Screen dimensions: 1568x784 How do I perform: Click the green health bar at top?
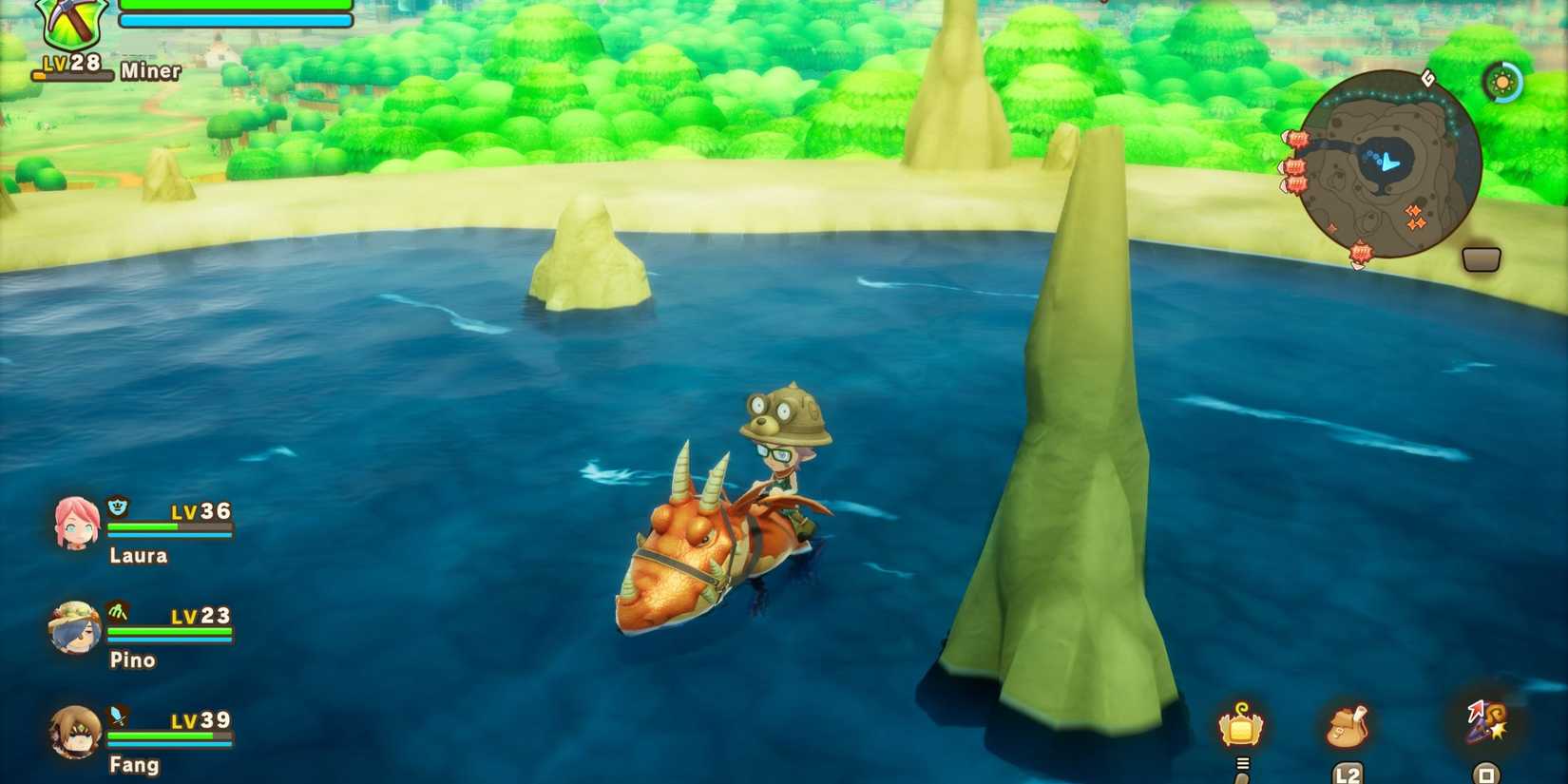[233, 6]
